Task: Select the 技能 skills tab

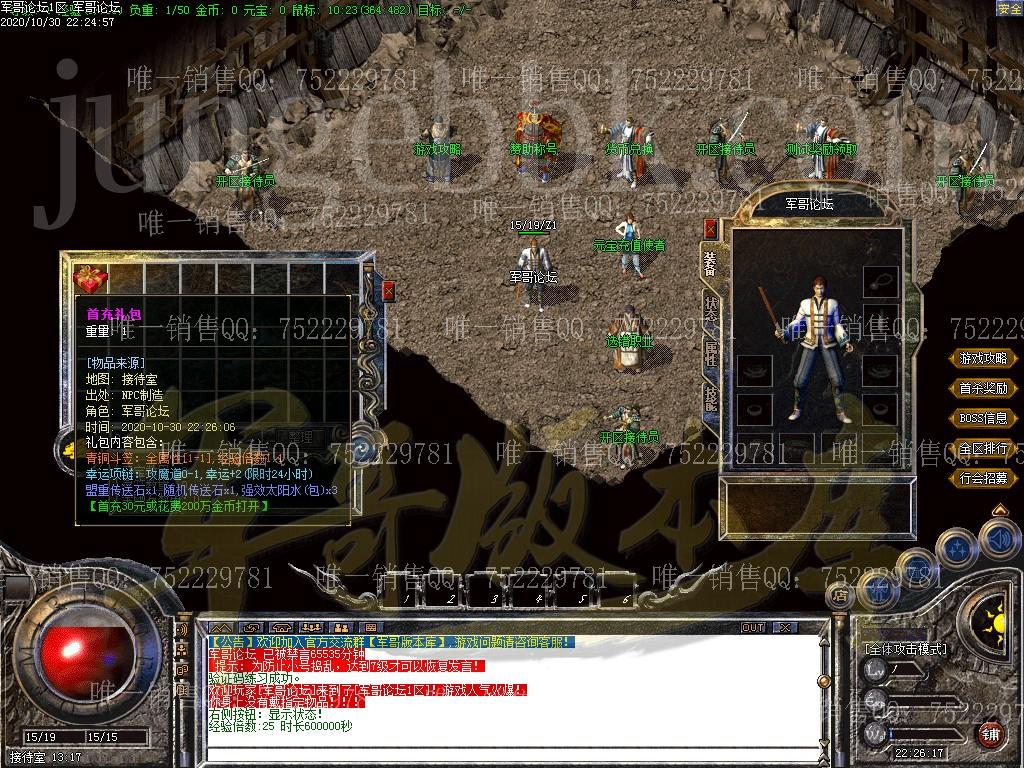Action: 711,397
